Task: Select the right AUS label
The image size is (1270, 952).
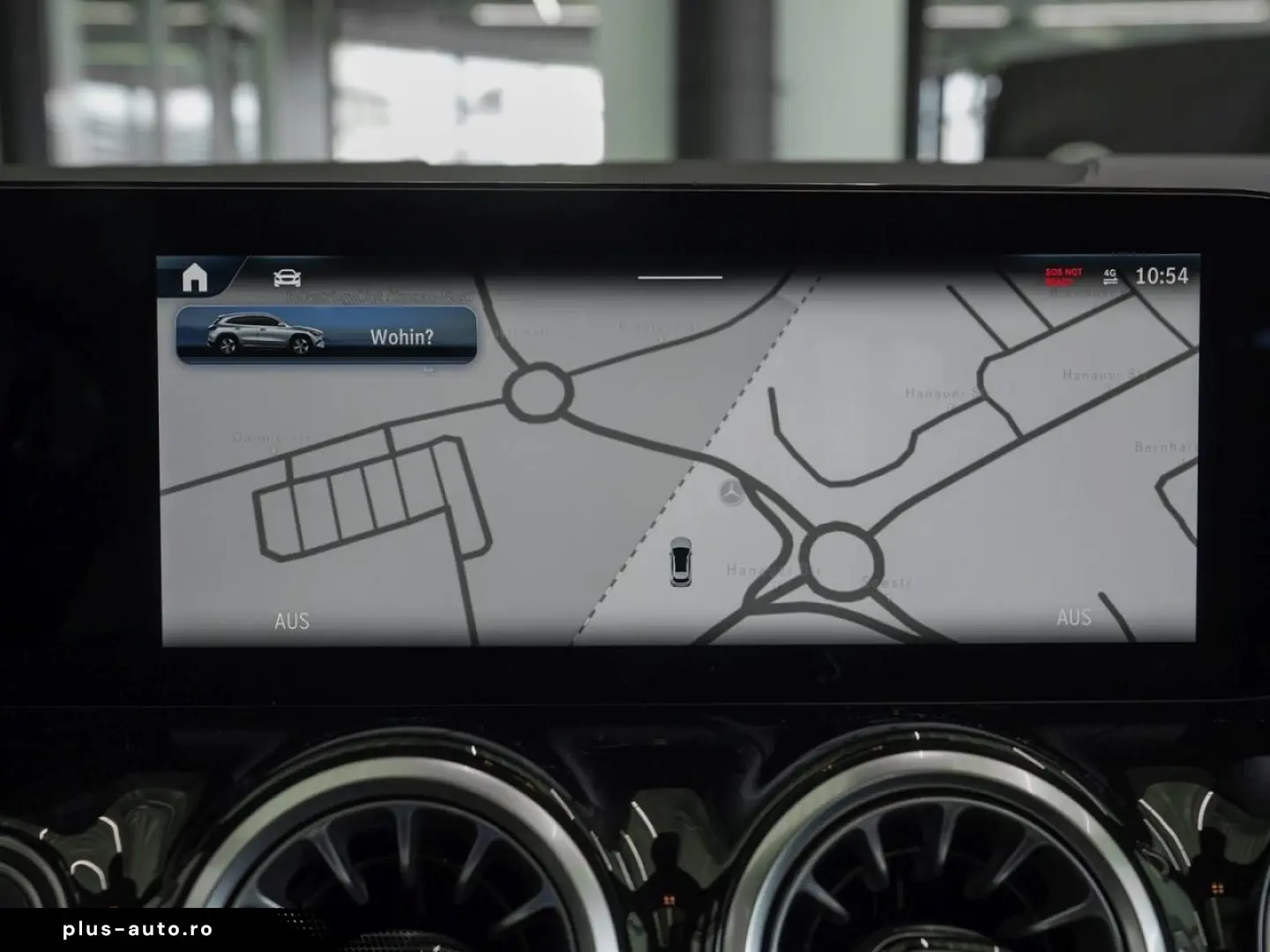Action: pyautogui.click(x=1073, y=617)
